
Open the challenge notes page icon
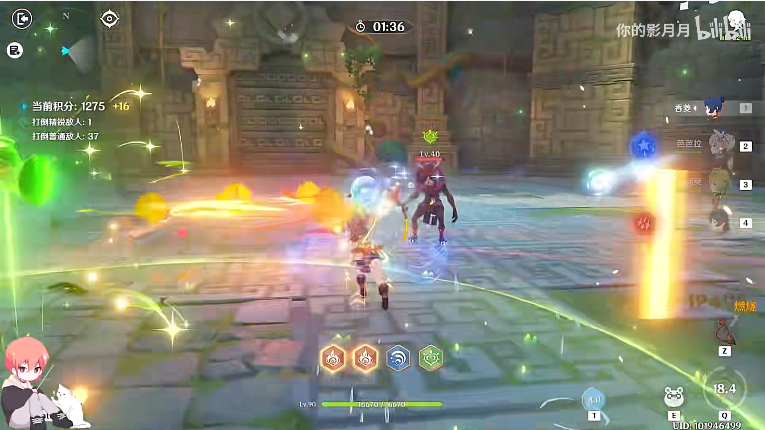tap(15, 49)
